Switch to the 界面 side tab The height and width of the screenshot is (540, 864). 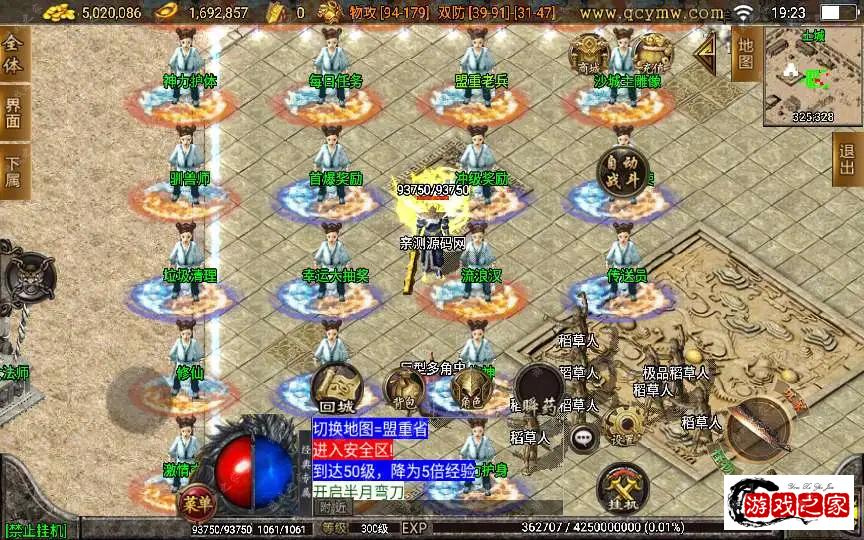[13, 112]
